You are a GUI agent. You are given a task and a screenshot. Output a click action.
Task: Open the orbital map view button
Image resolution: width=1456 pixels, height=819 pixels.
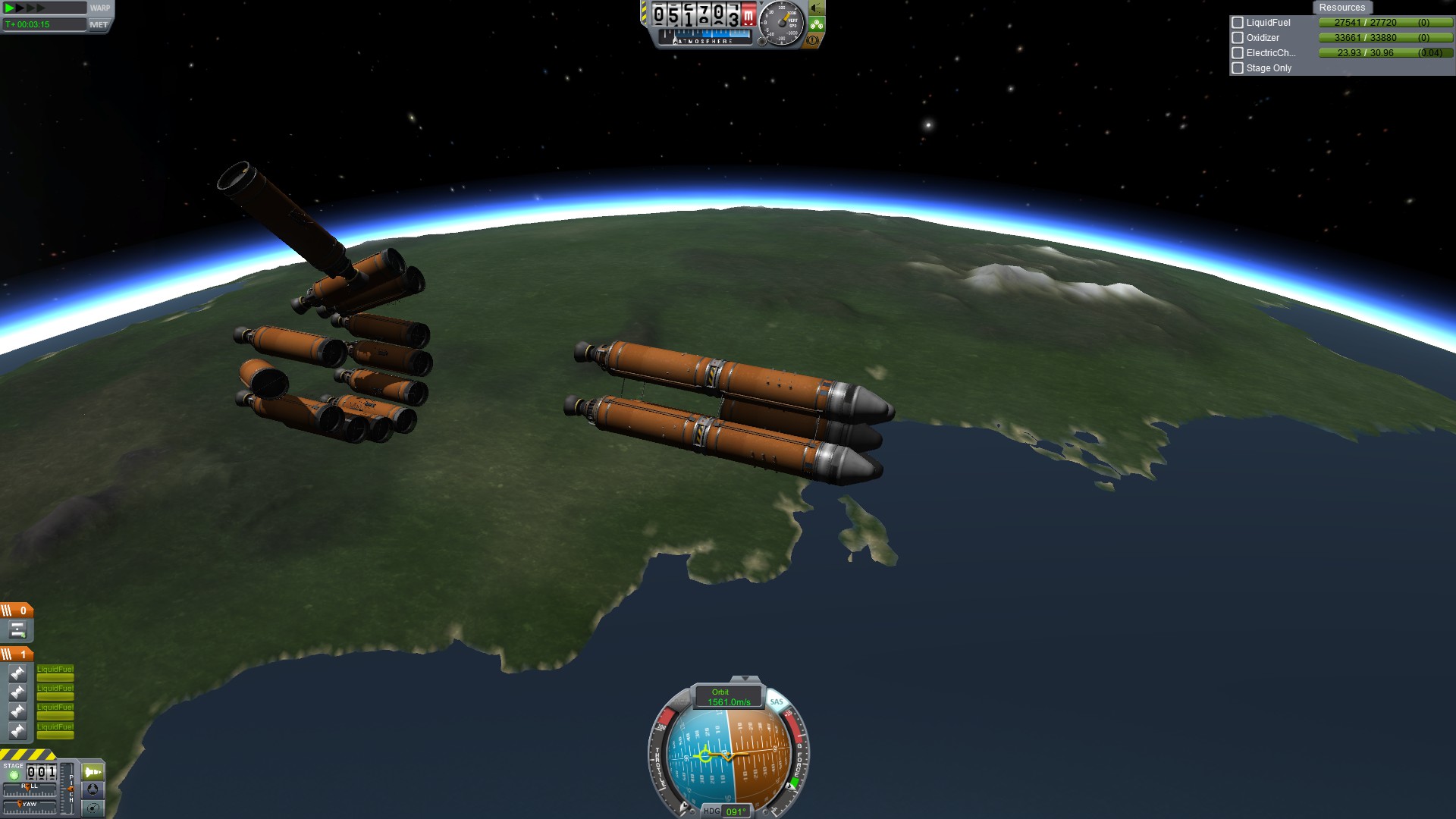(93, 808)
